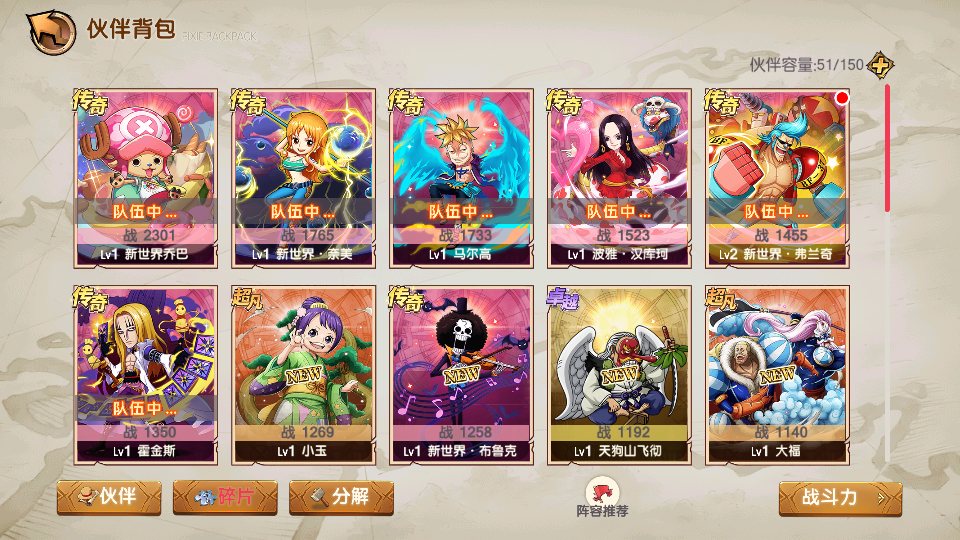Choose the 天狗山飞彻 partner card
The image size is (960, 540).
[620, 375]
